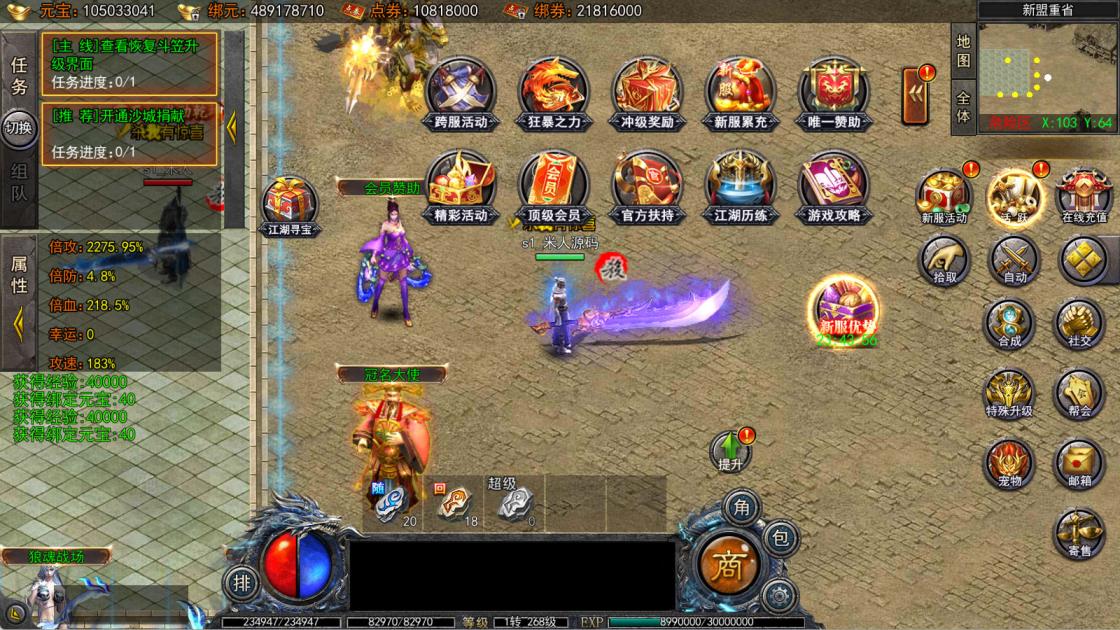Open the 地图 map tab

coord(963,51)
